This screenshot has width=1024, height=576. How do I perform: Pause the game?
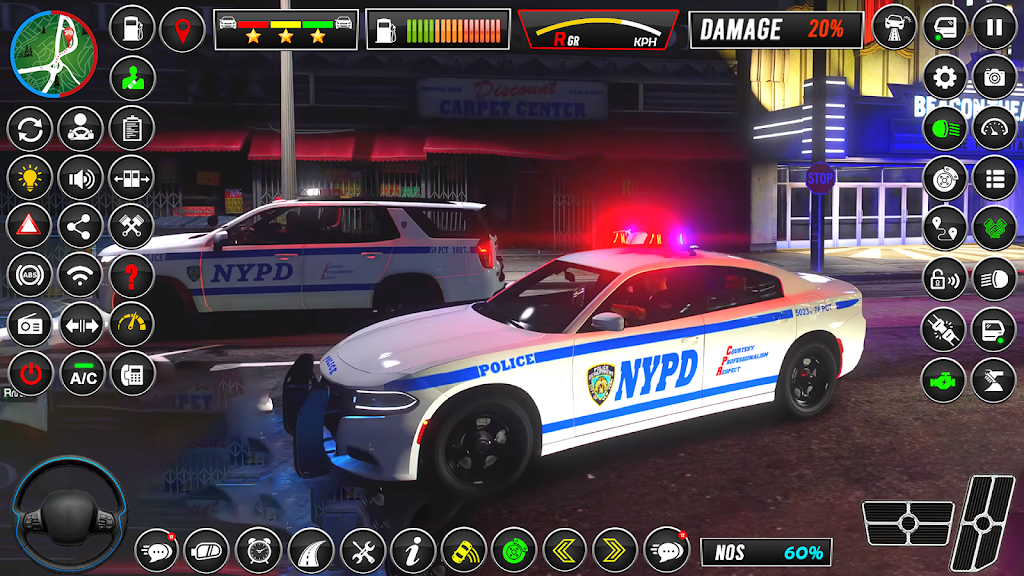994,28
